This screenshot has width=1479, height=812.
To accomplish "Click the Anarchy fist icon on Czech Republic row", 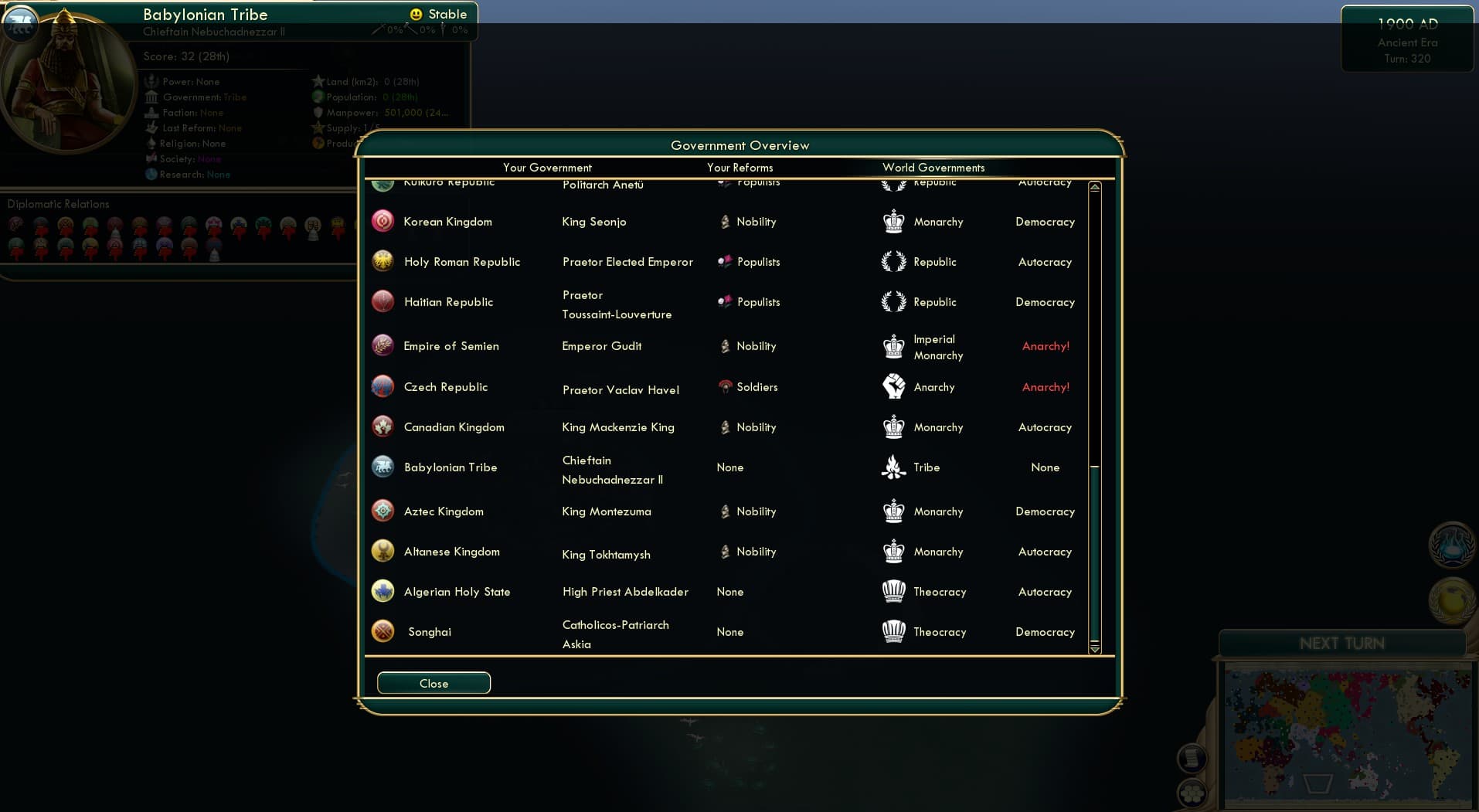I will coord(894,386).
